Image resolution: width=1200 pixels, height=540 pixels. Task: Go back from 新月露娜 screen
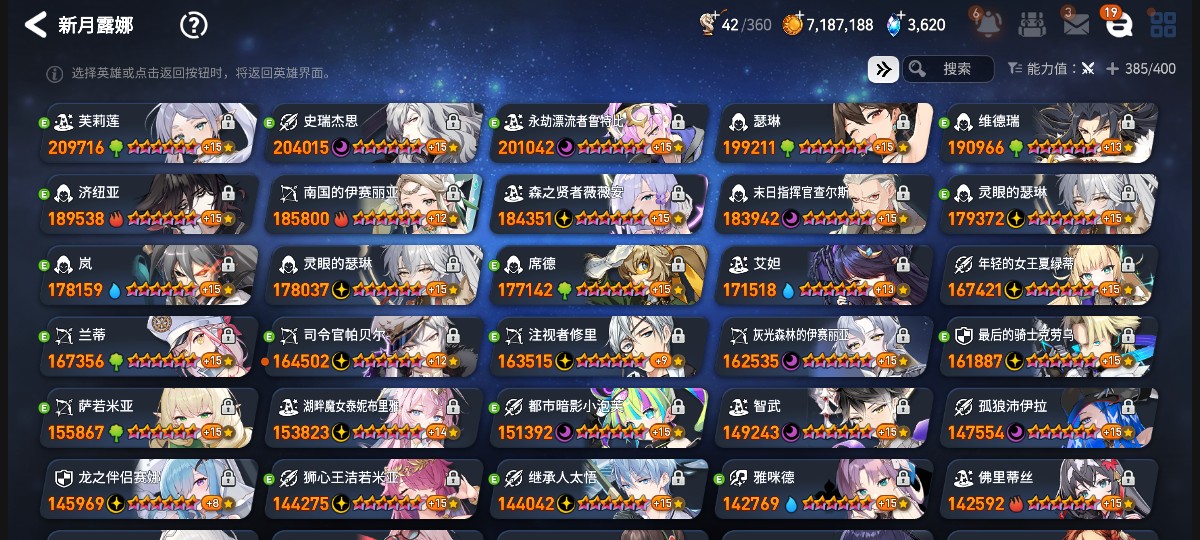click(36, 25)
